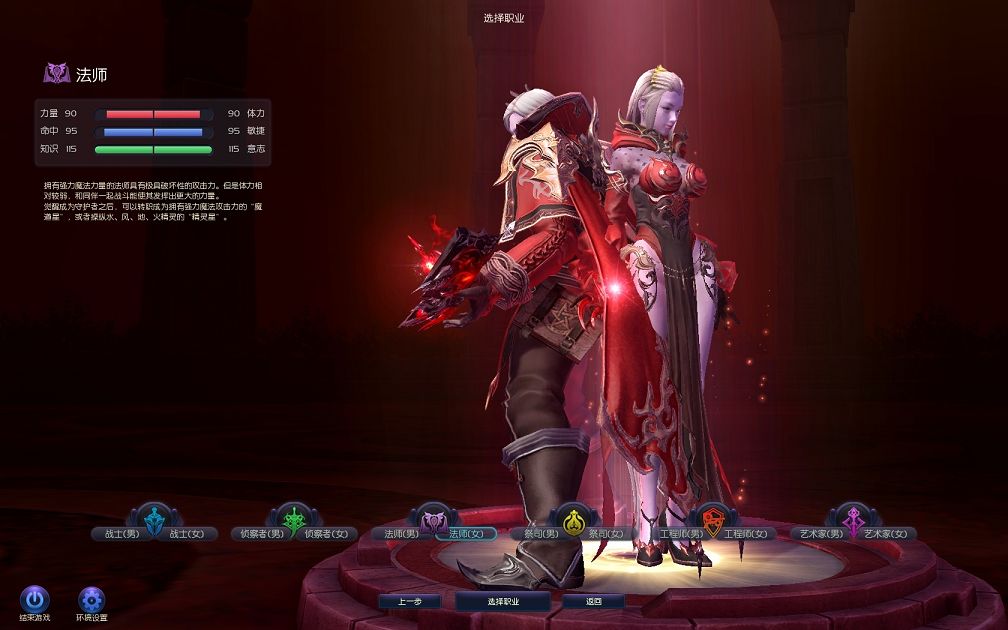The width and height of the screenshot is (1008, 630).
Task: Pick the female Mage class (法师 女)
Action: point(466,534)
